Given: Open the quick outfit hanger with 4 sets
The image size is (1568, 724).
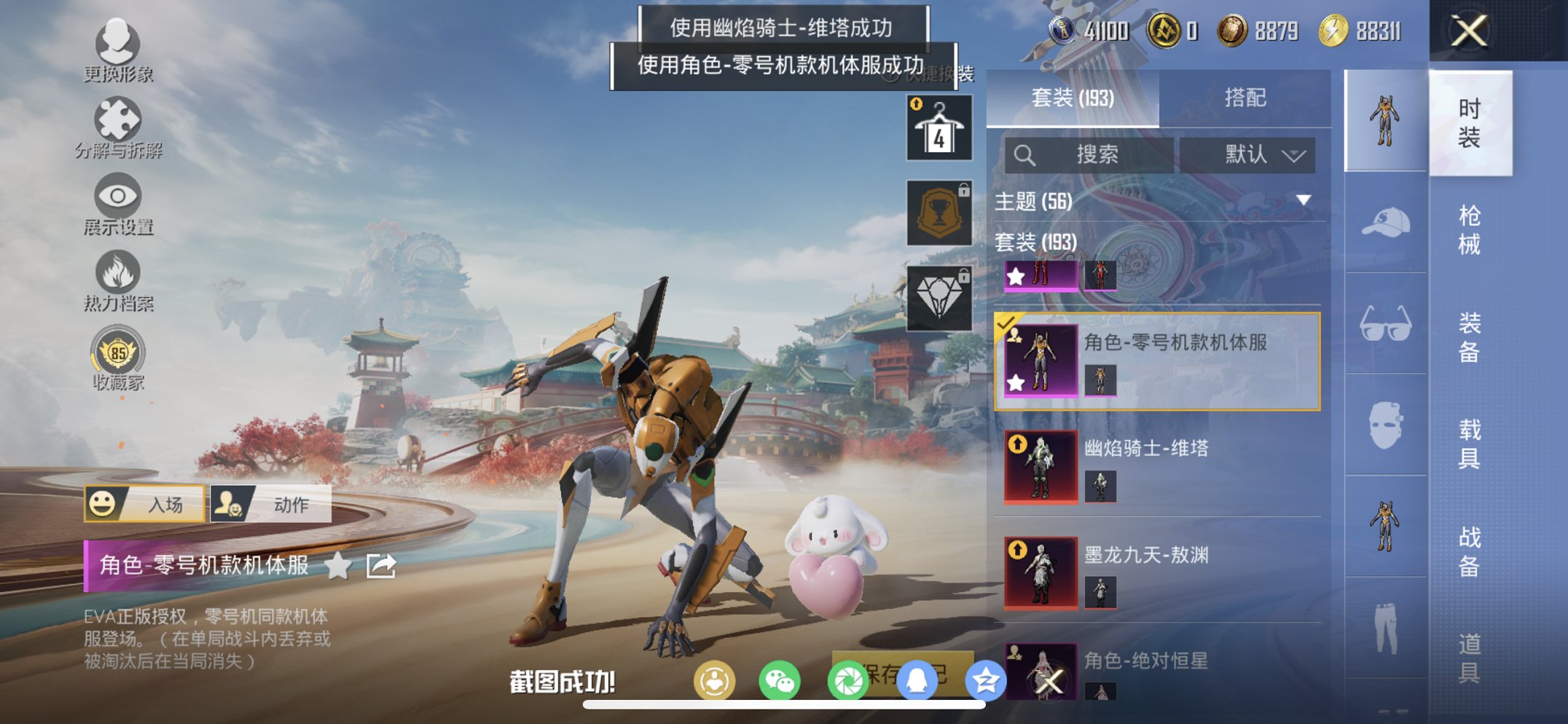Looking at the screenshot, I should (x=938, y=127).
